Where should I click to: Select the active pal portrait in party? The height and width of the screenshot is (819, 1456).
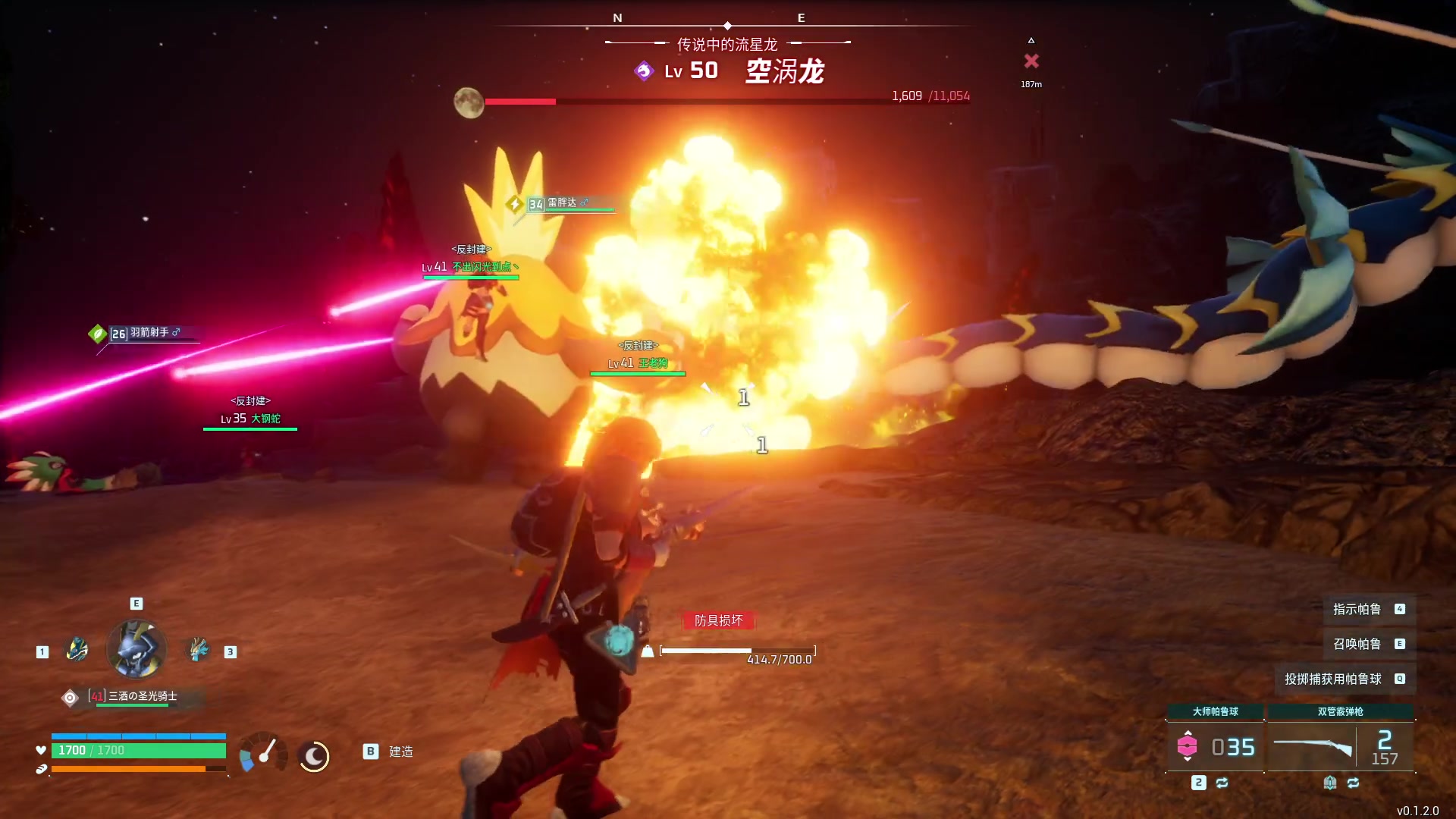pyautogui.click(x=136, y=649)
